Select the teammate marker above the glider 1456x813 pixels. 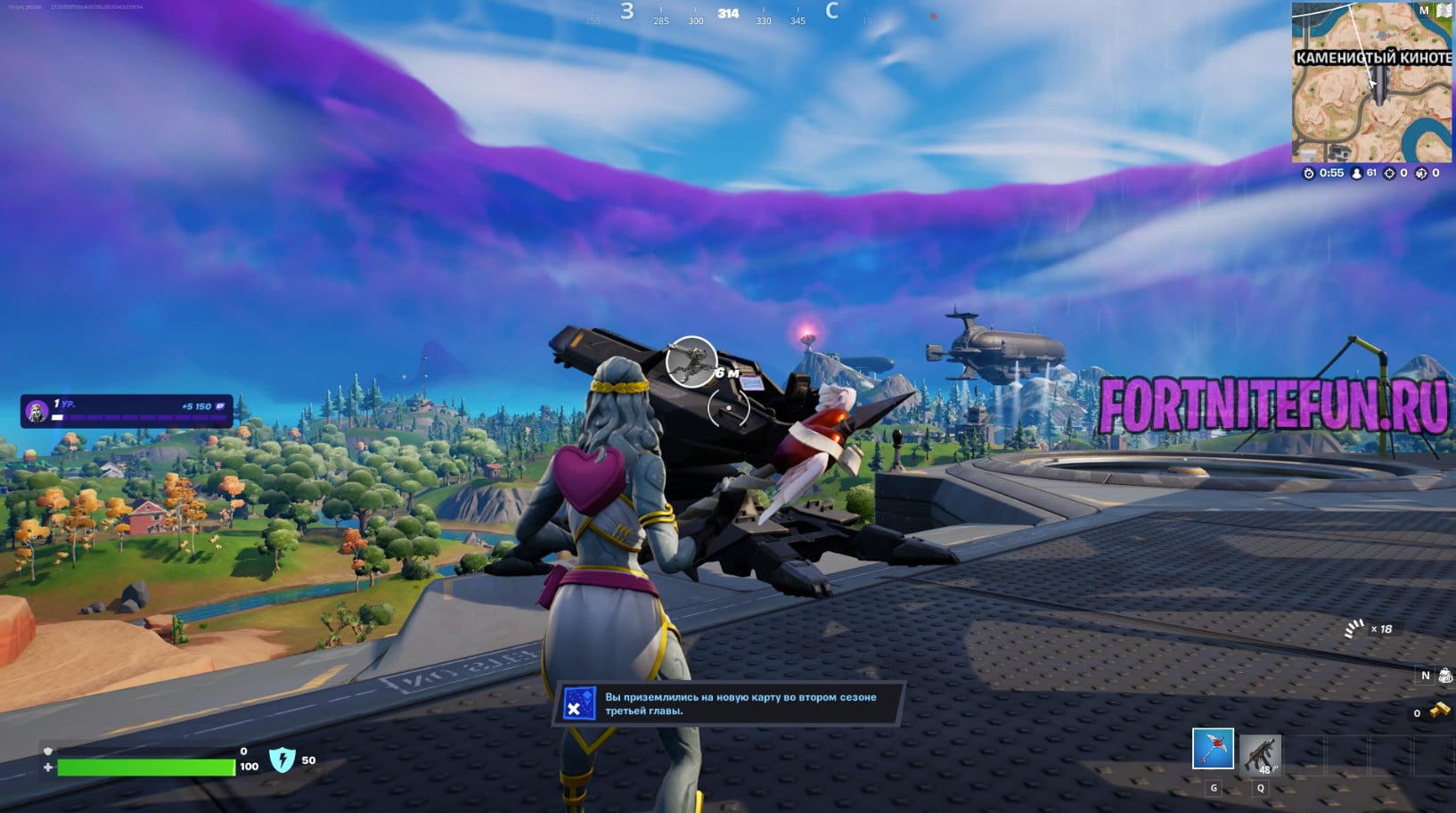691,361
